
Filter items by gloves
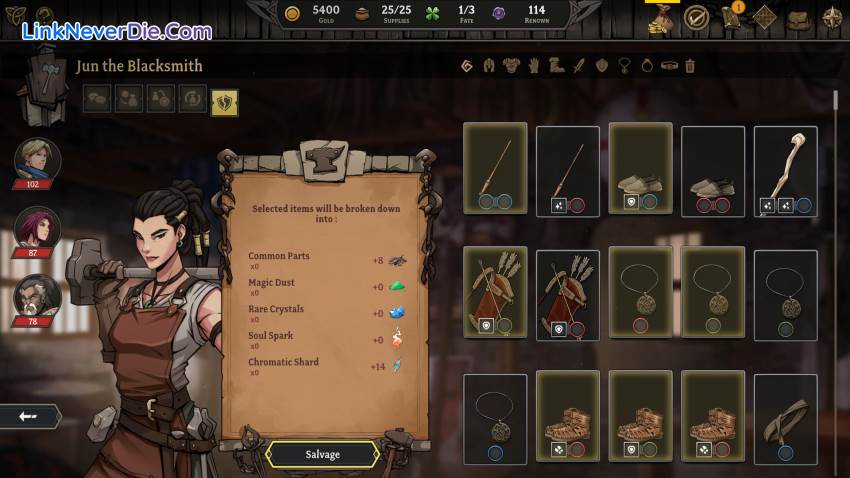point(534,66)
